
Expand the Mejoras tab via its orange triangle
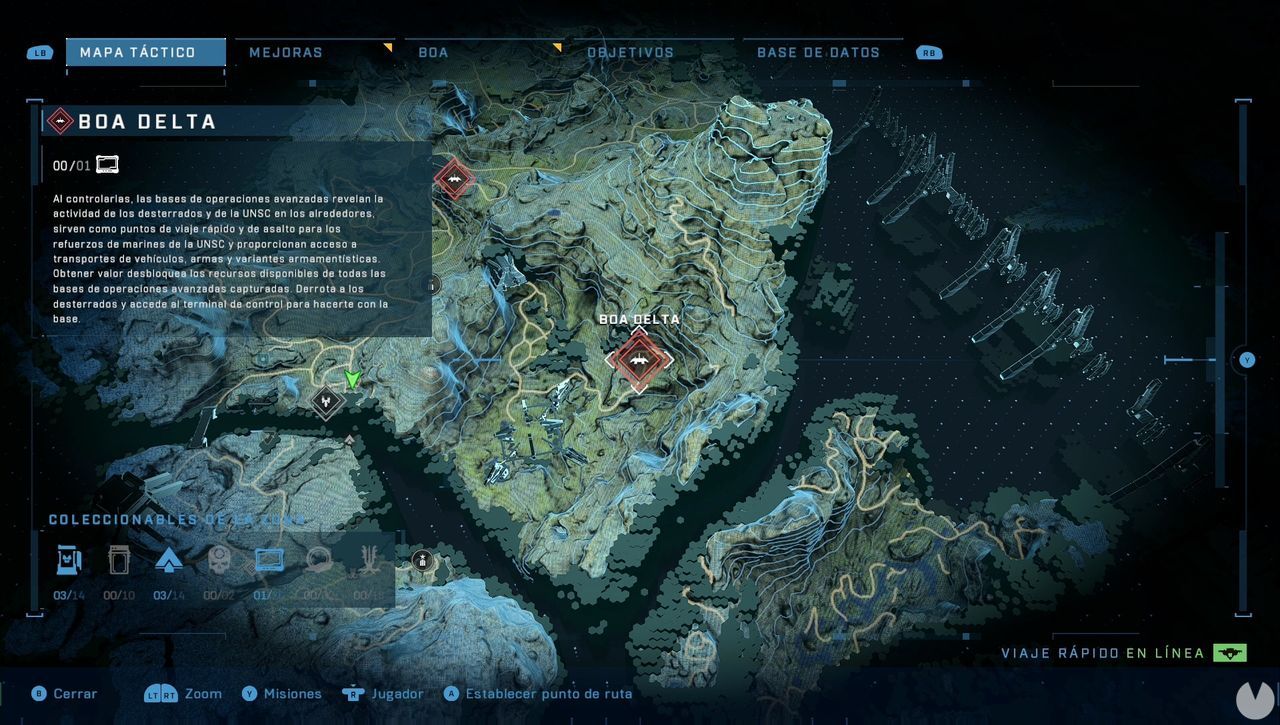(x=386, y=46)
